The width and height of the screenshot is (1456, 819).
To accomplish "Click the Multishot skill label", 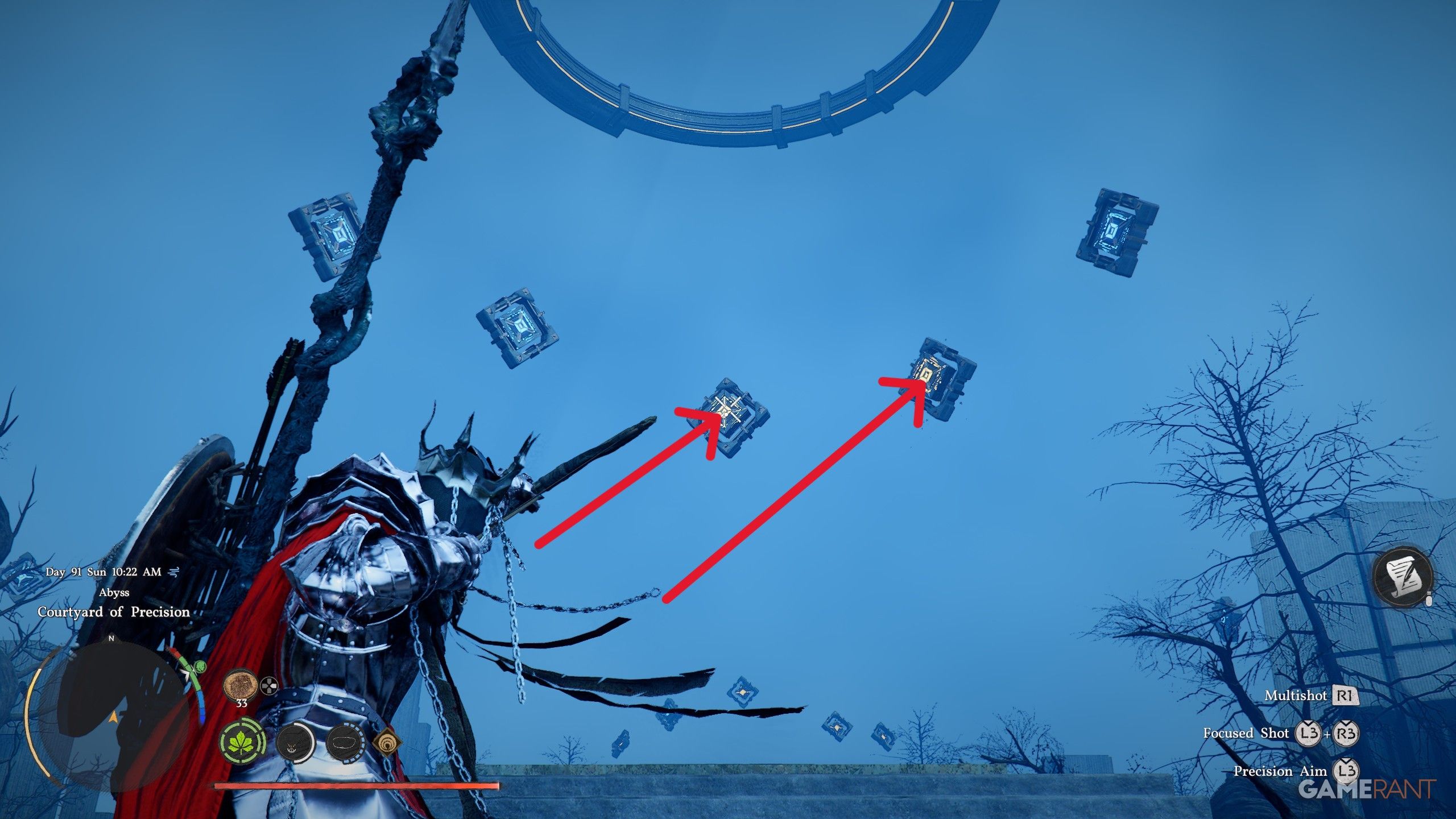I will coord(1296,696).
